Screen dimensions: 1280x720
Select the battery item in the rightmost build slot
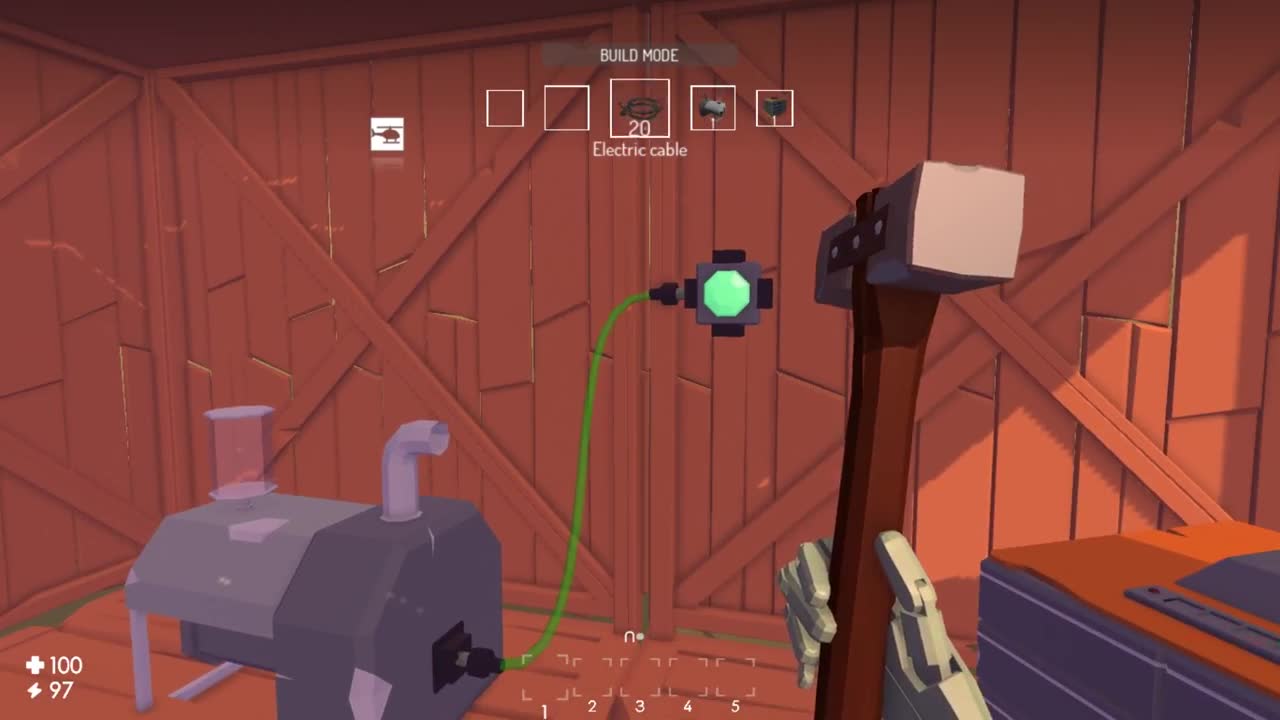[x=775, y=107]
